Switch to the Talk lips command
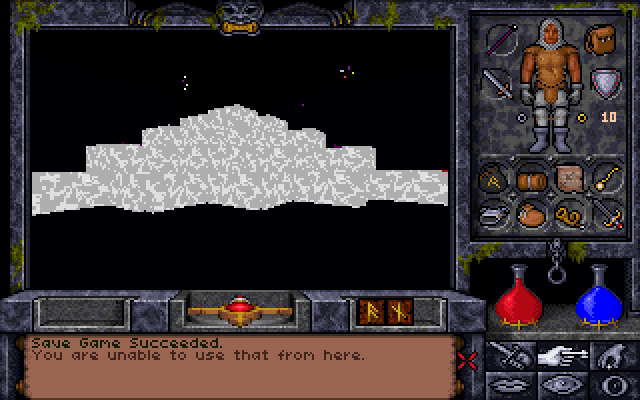Screen dimensions: 640x400 tap(508, 383)
